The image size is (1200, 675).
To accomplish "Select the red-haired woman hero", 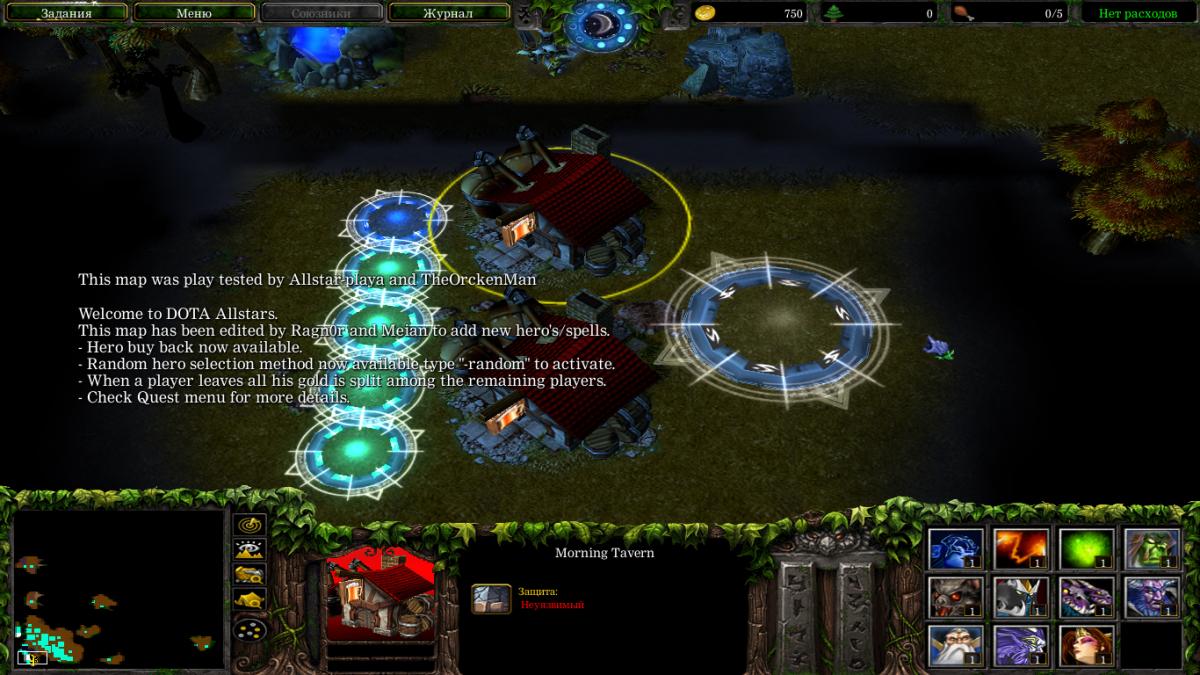I will pyautogui.click(x=1086, y=646).
